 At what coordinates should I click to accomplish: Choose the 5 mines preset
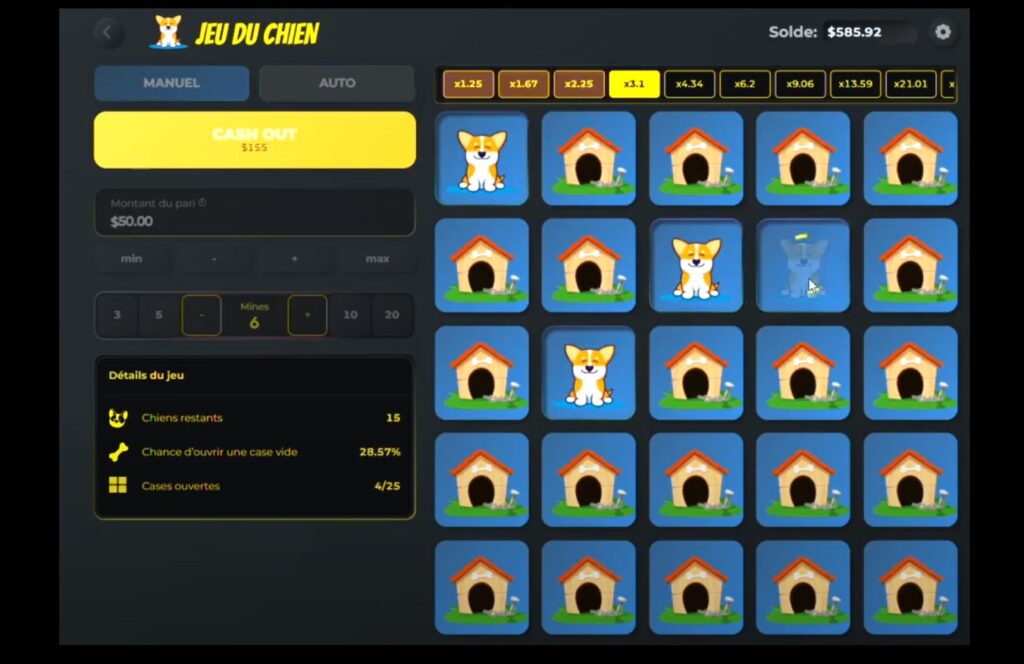(x=158, y=315)
